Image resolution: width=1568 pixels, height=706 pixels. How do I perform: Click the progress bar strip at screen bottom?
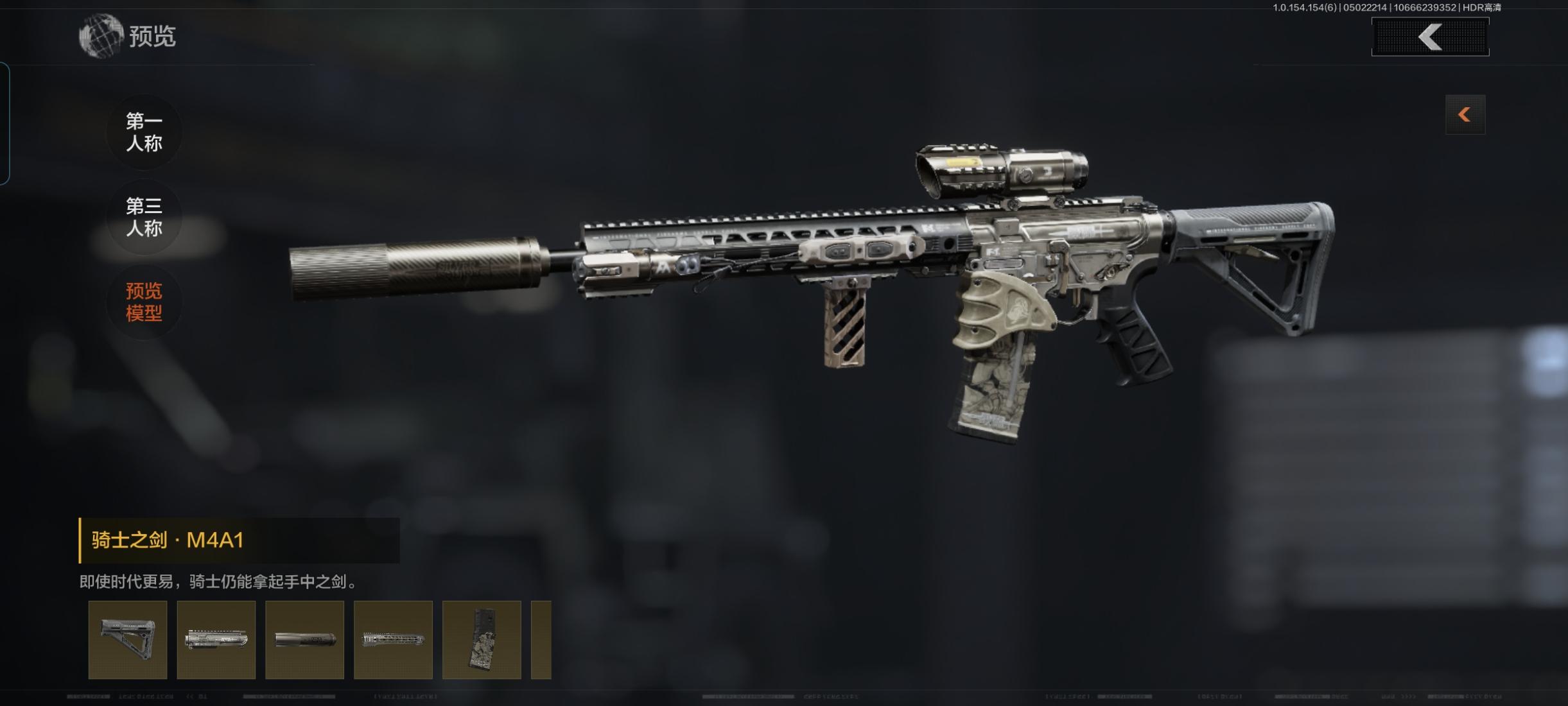(x=784, y=696)
